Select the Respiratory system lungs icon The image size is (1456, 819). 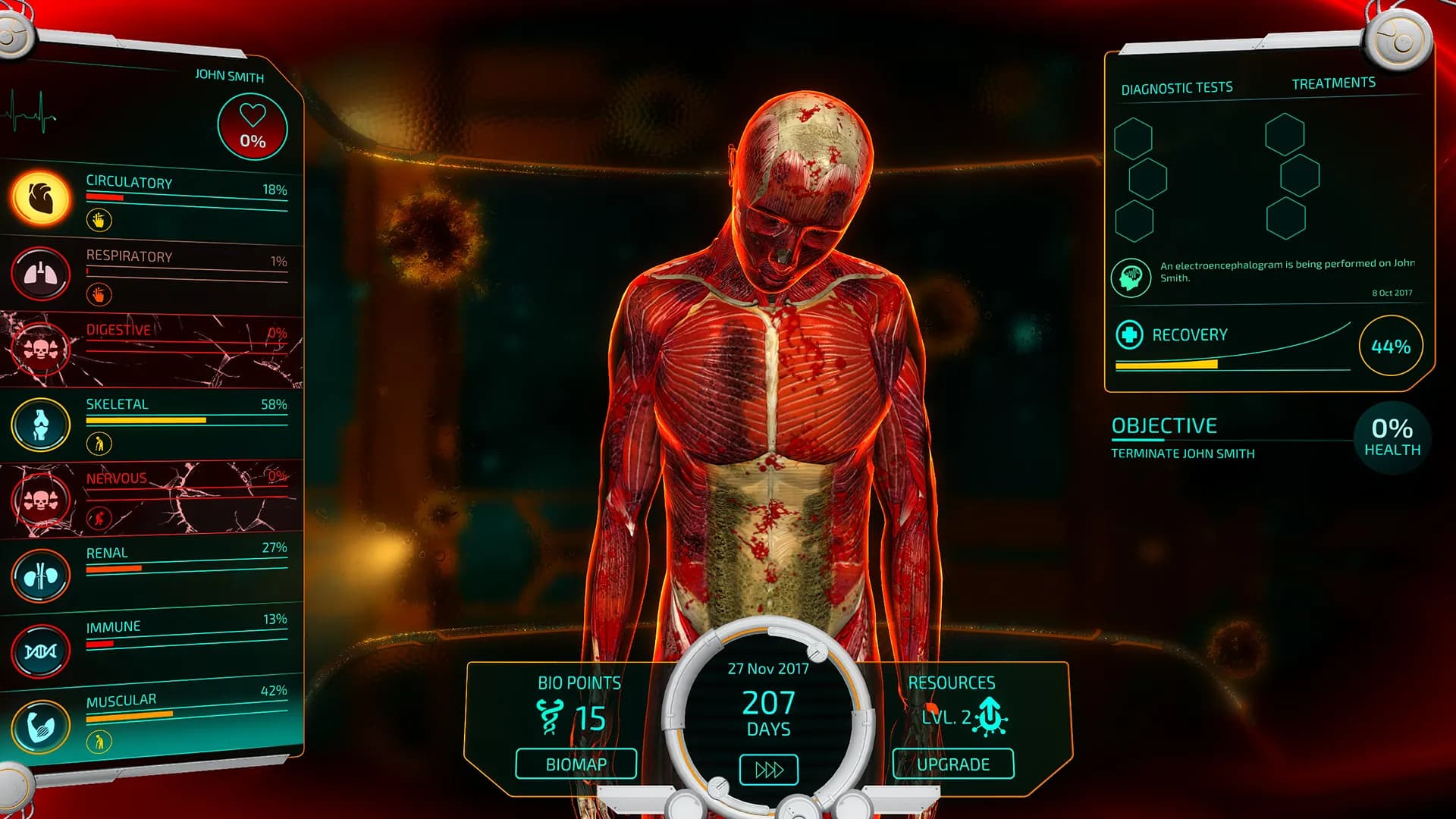(x=41, y=274)
